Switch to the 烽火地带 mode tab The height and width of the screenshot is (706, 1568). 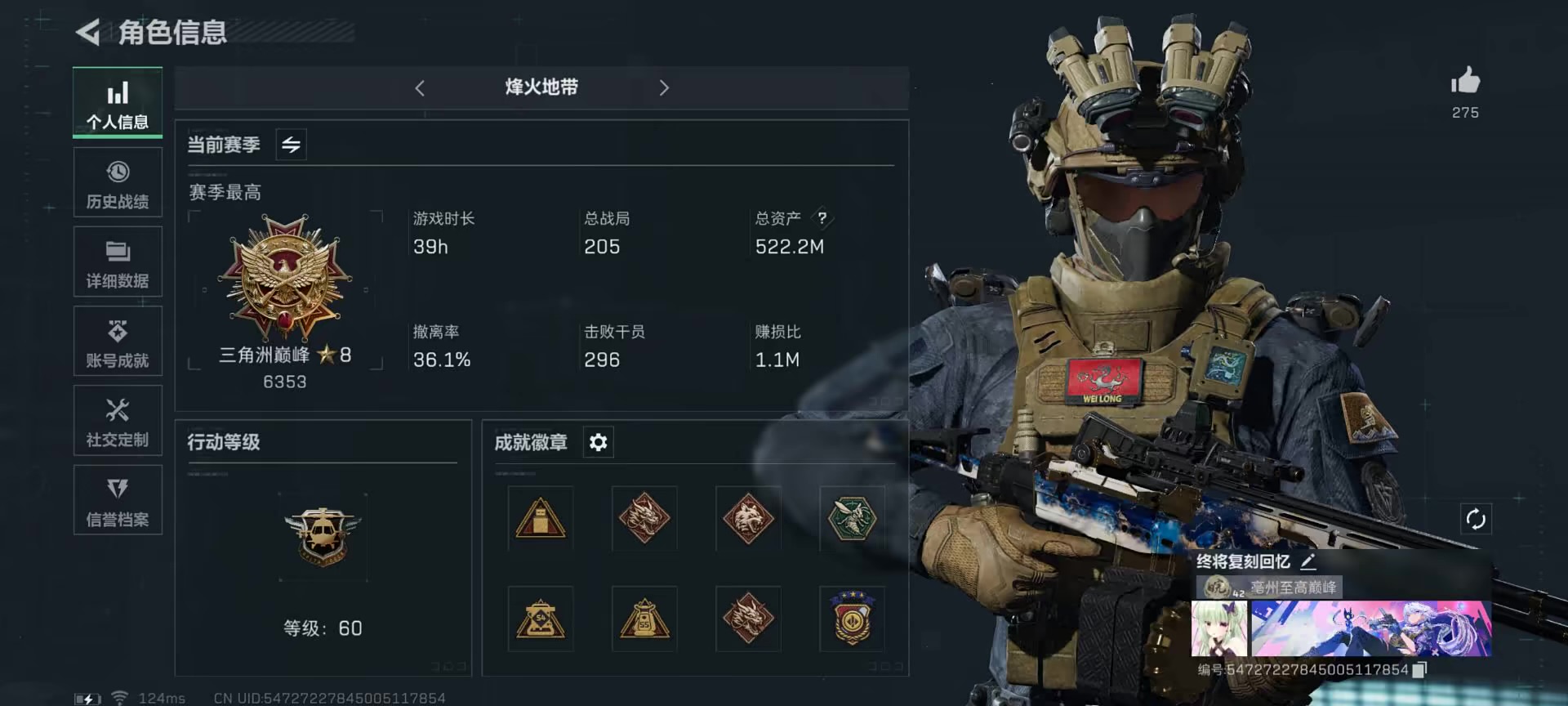tap(541, 87)
